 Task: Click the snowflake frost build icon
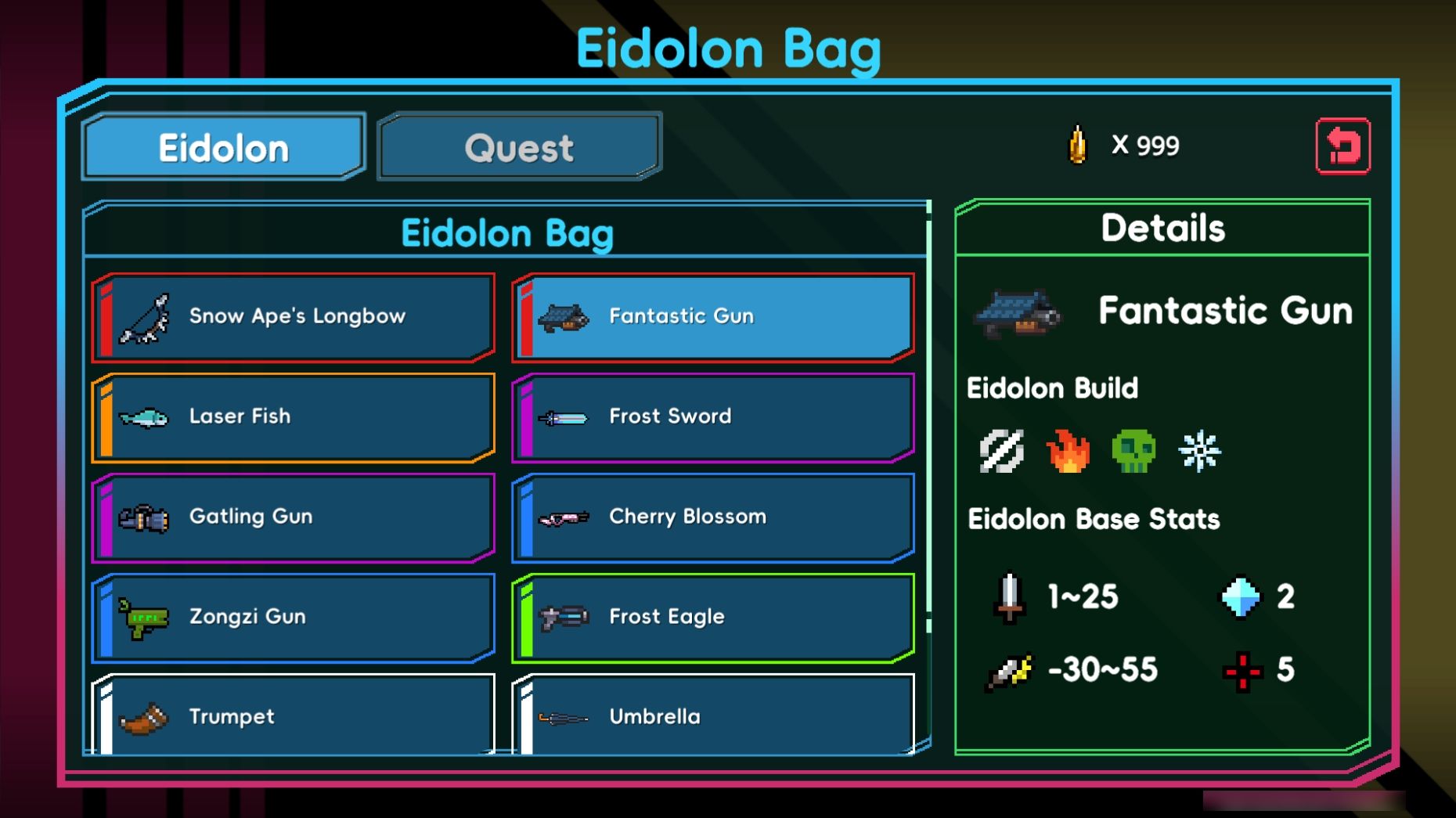1199,451
